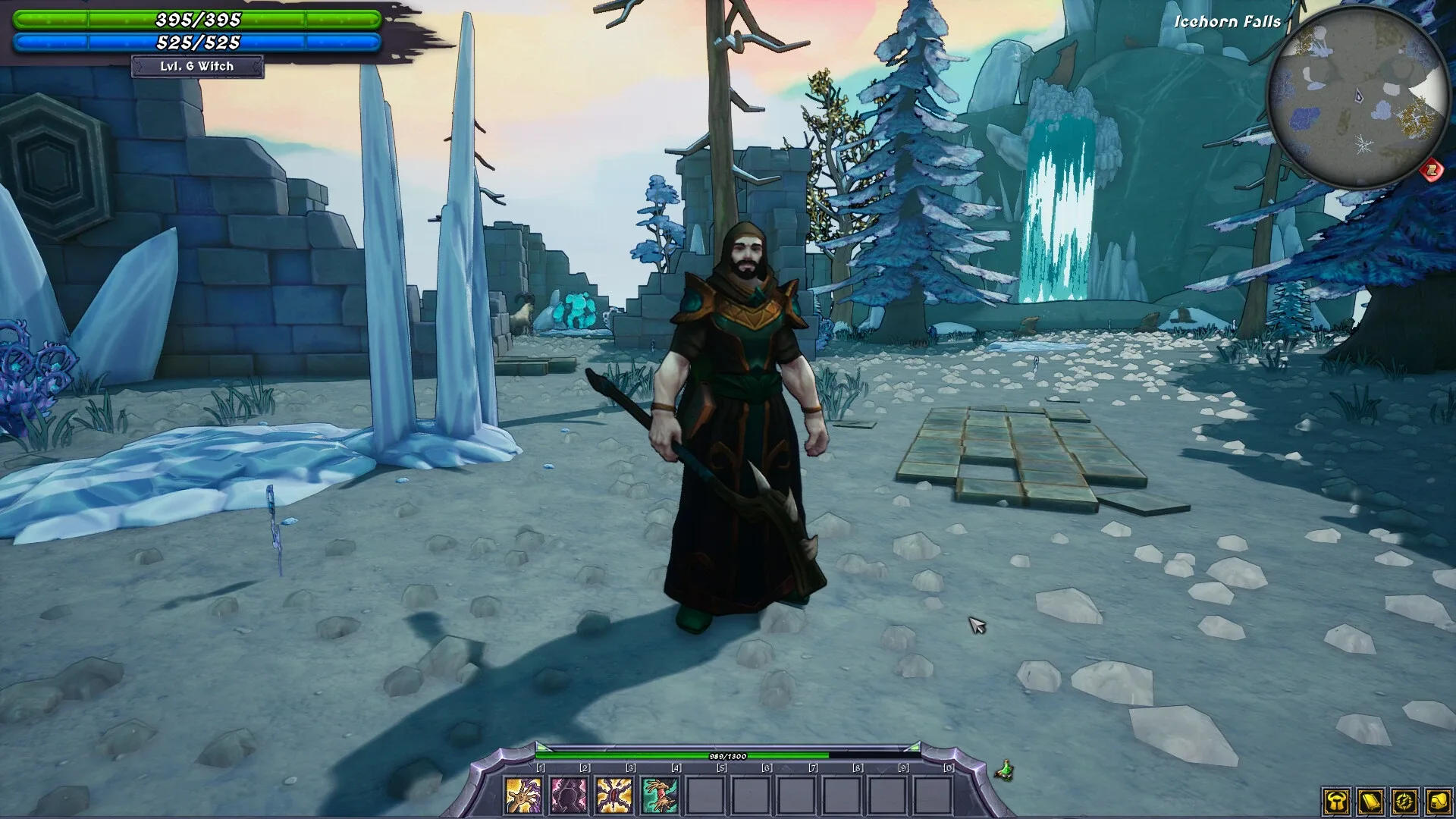This screenshot has height=819, width=1456.
Task: Cast the grasping hand ability in slot 1
Action: pos(523,795)
